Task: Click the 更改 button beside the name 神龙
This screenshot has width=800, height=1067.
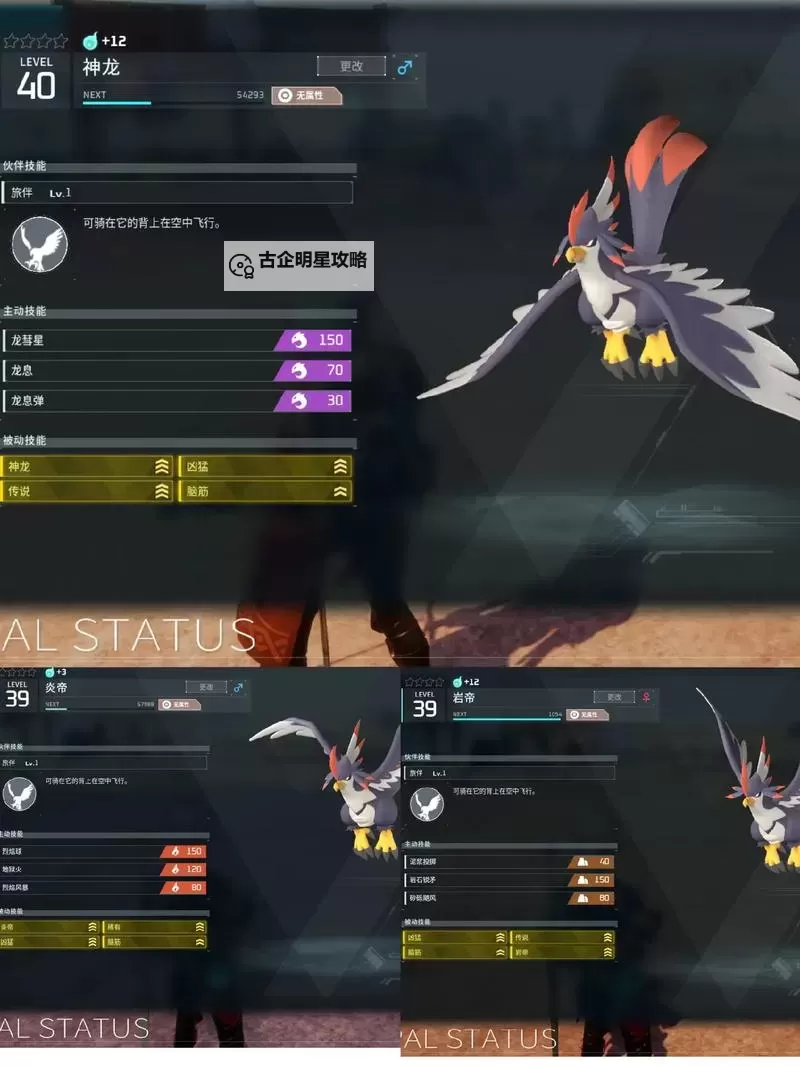Action: click(x=351, y=66)
